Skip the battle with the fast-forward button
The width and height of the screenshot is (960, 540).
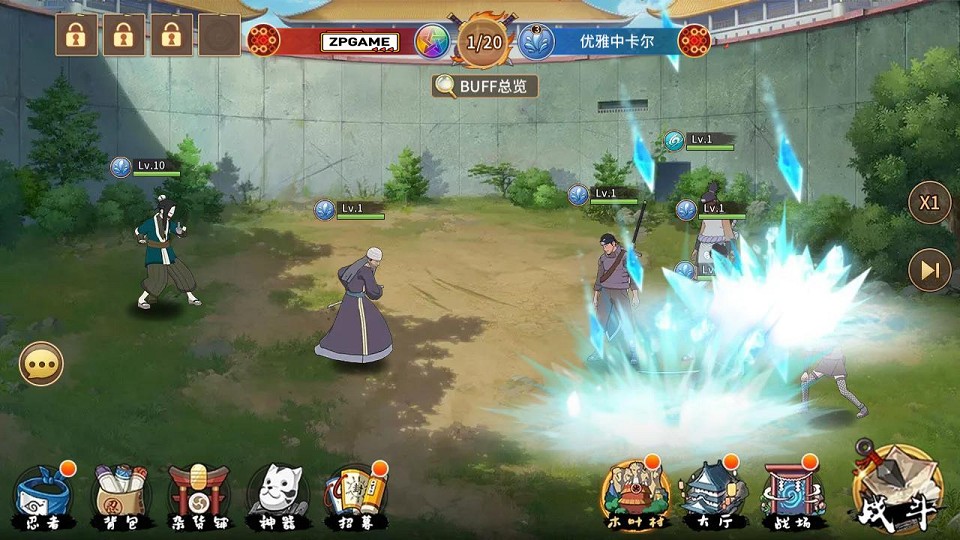pos(929,270)
